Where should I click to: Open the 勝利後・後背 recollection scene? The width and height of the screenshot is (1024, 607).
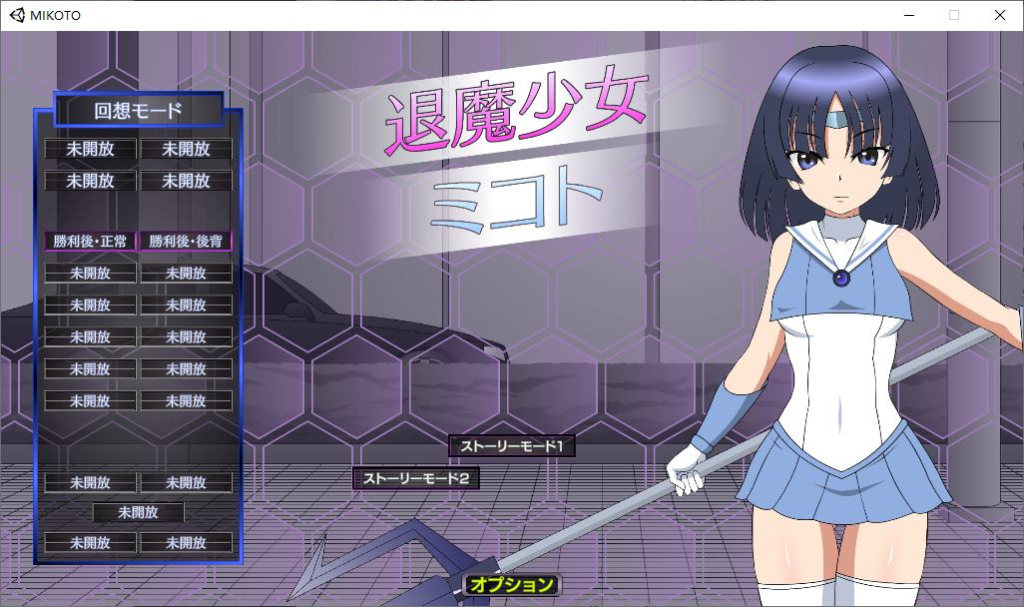coord(185,241)
